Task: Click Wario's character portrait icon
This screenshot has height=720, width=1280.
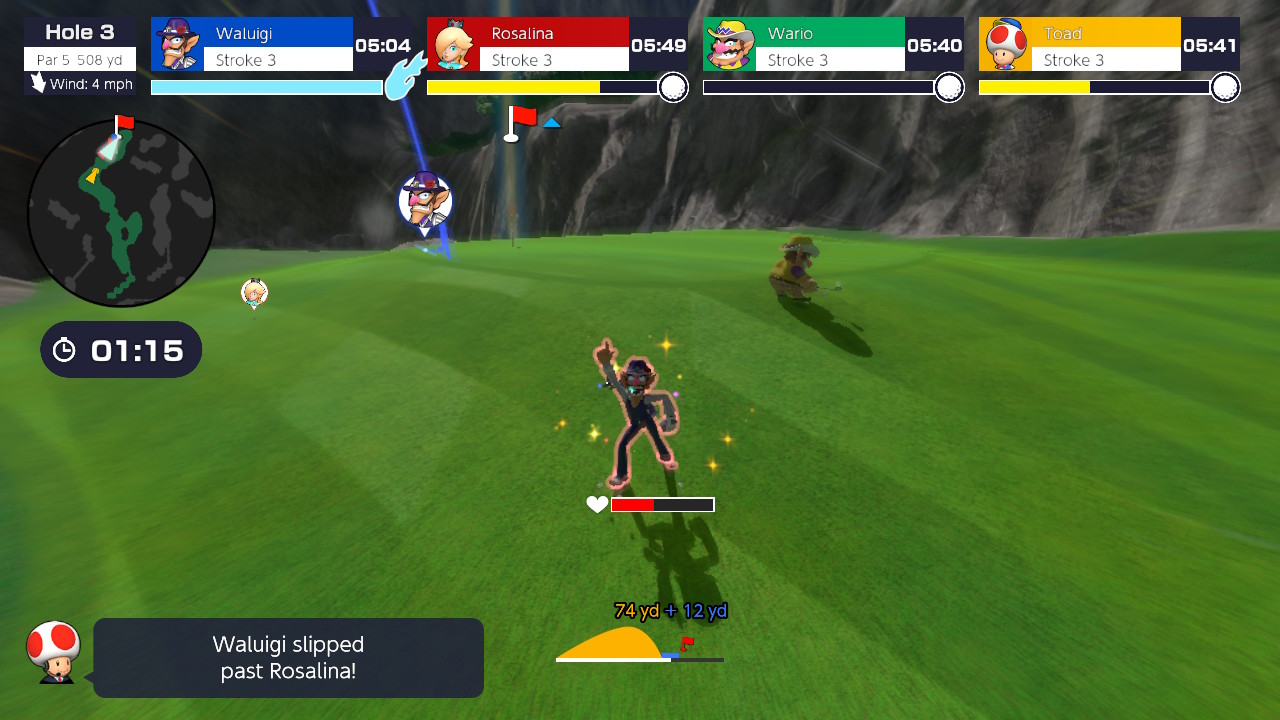Action: click(x=729, y=43)
